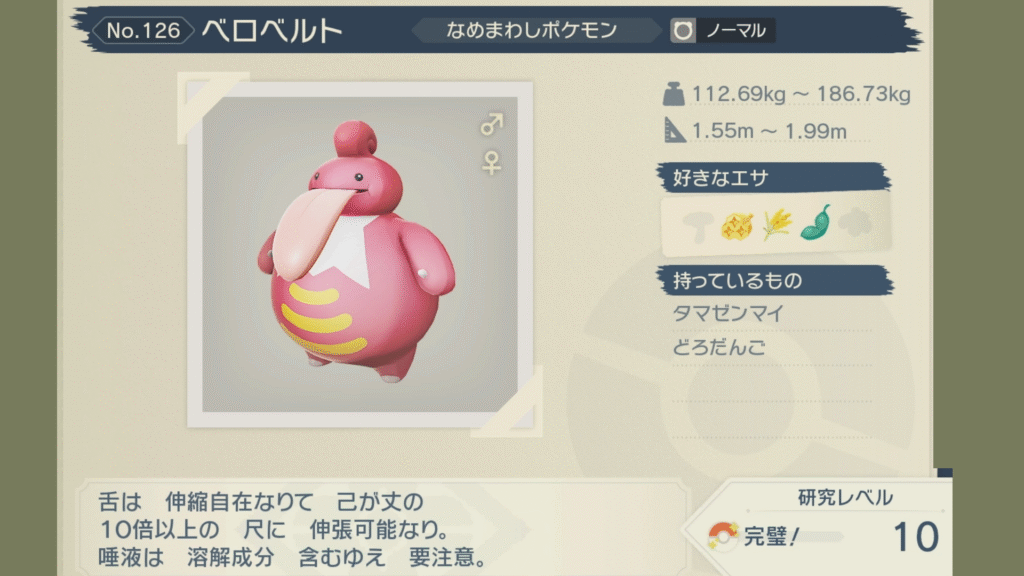Select the greyed-out mushroom food icon

(699, 223)
